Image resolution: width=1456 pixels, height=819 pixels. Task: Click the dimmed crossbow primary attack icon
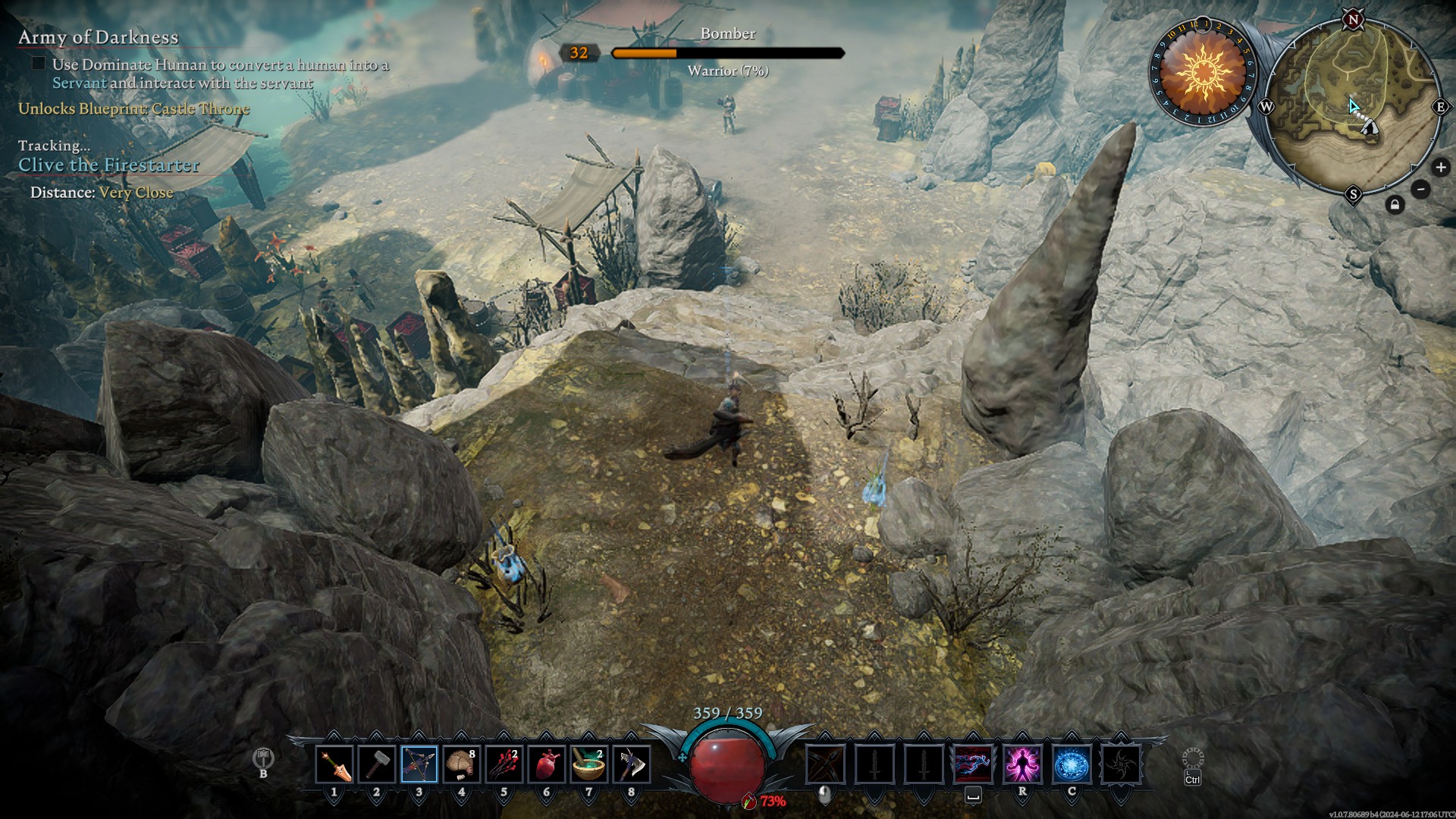(x=825, y=764)
